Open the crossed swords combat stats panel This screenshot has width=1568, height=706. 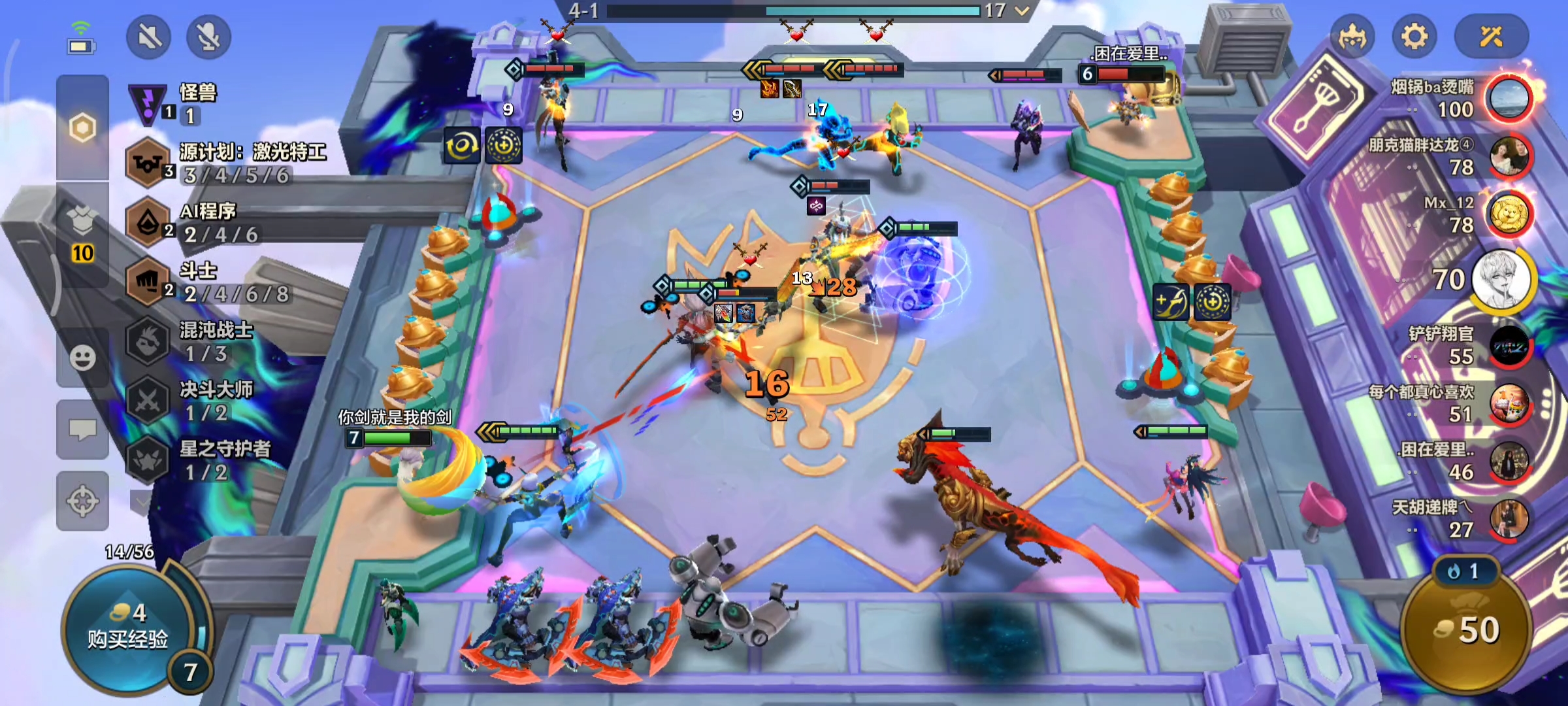pos(1492,37)
